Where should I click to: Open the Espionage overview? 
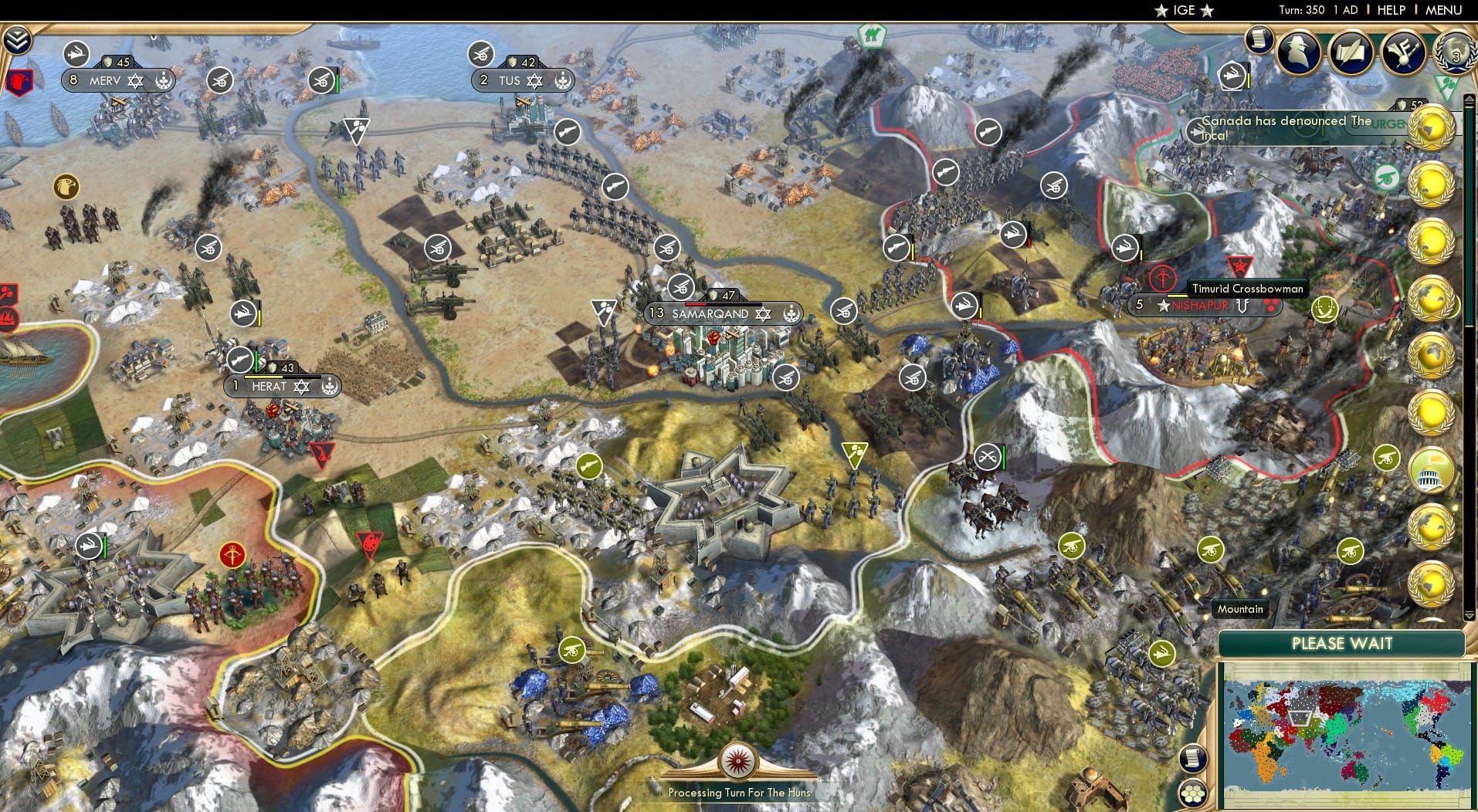[1298, 52]
